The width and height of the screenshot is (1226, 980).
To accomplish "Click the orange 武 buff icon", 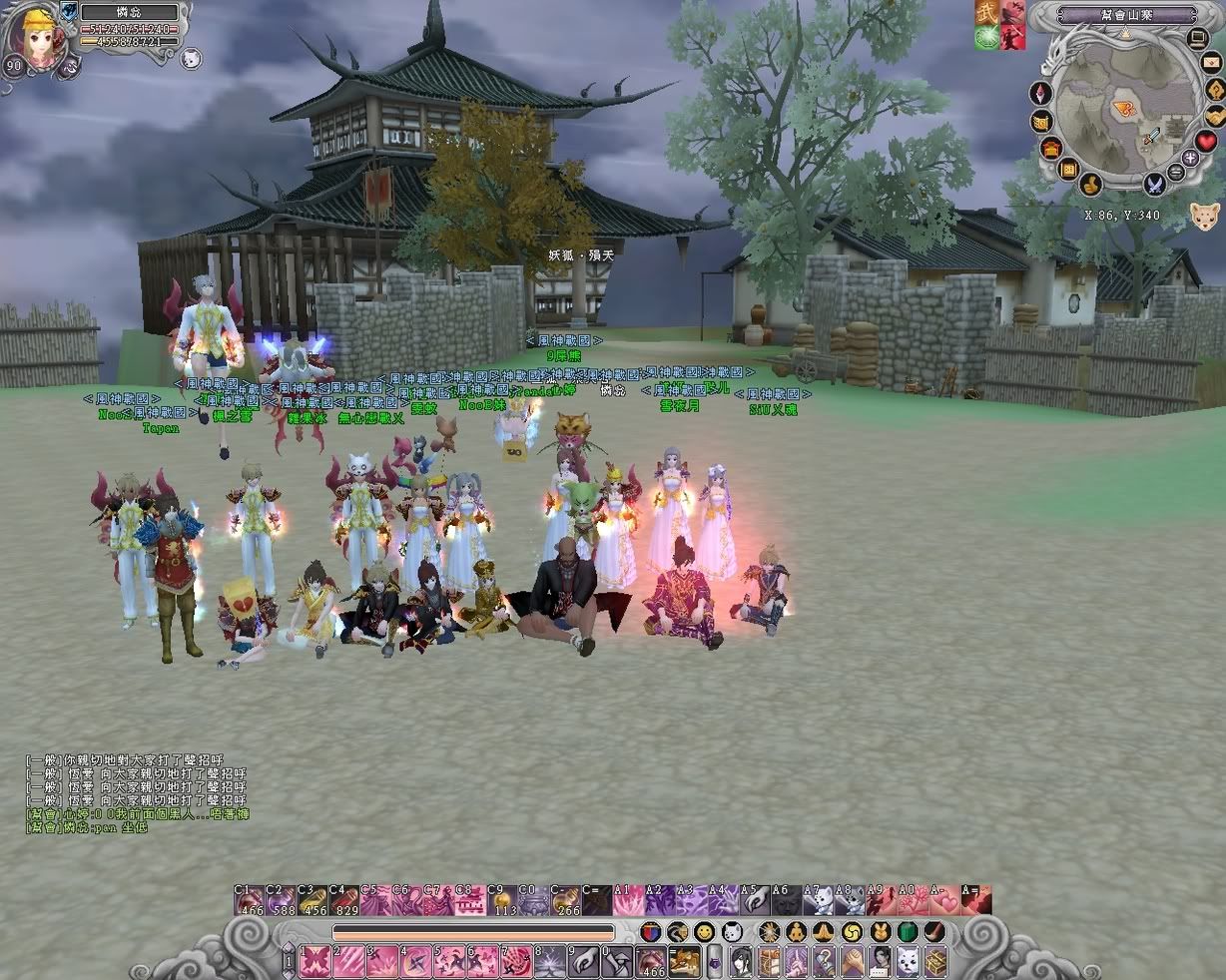I will [986, 13].
